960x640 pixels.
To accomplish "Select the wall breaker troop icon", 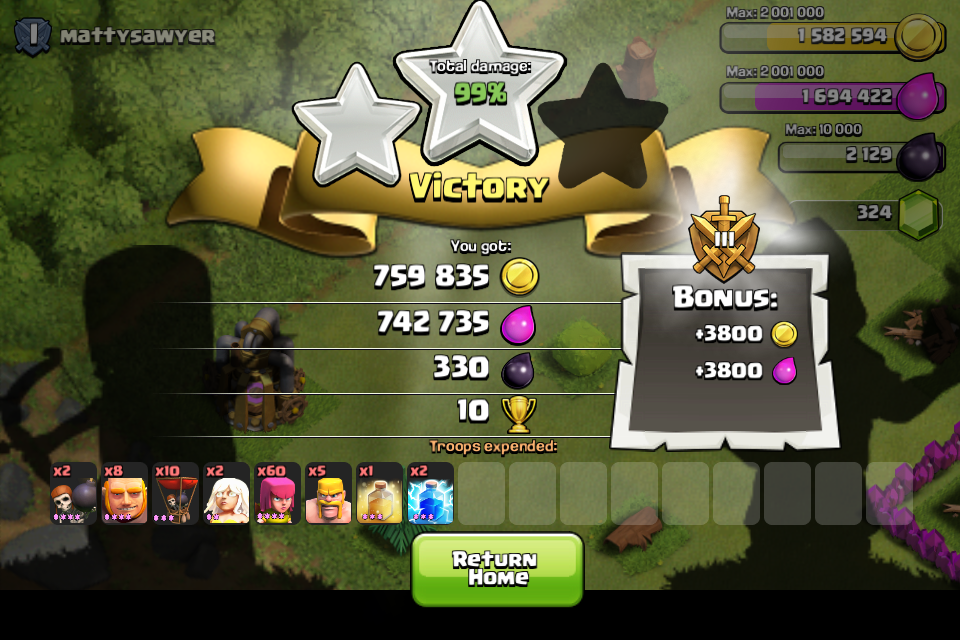I will click(x=74, y=493).
